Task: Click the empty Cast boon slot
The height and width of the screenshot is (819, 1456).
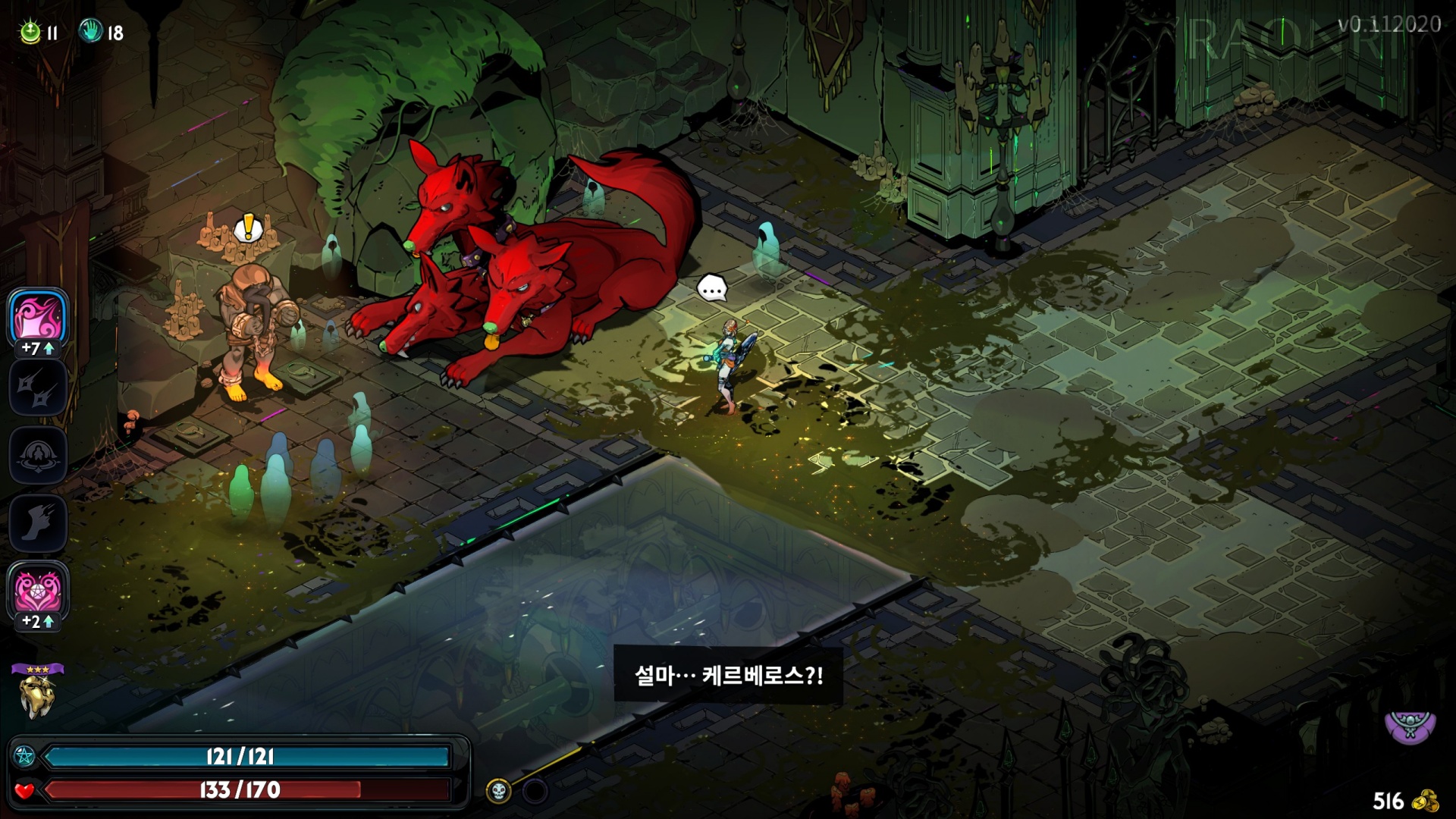Action: [x=38, y=455]
